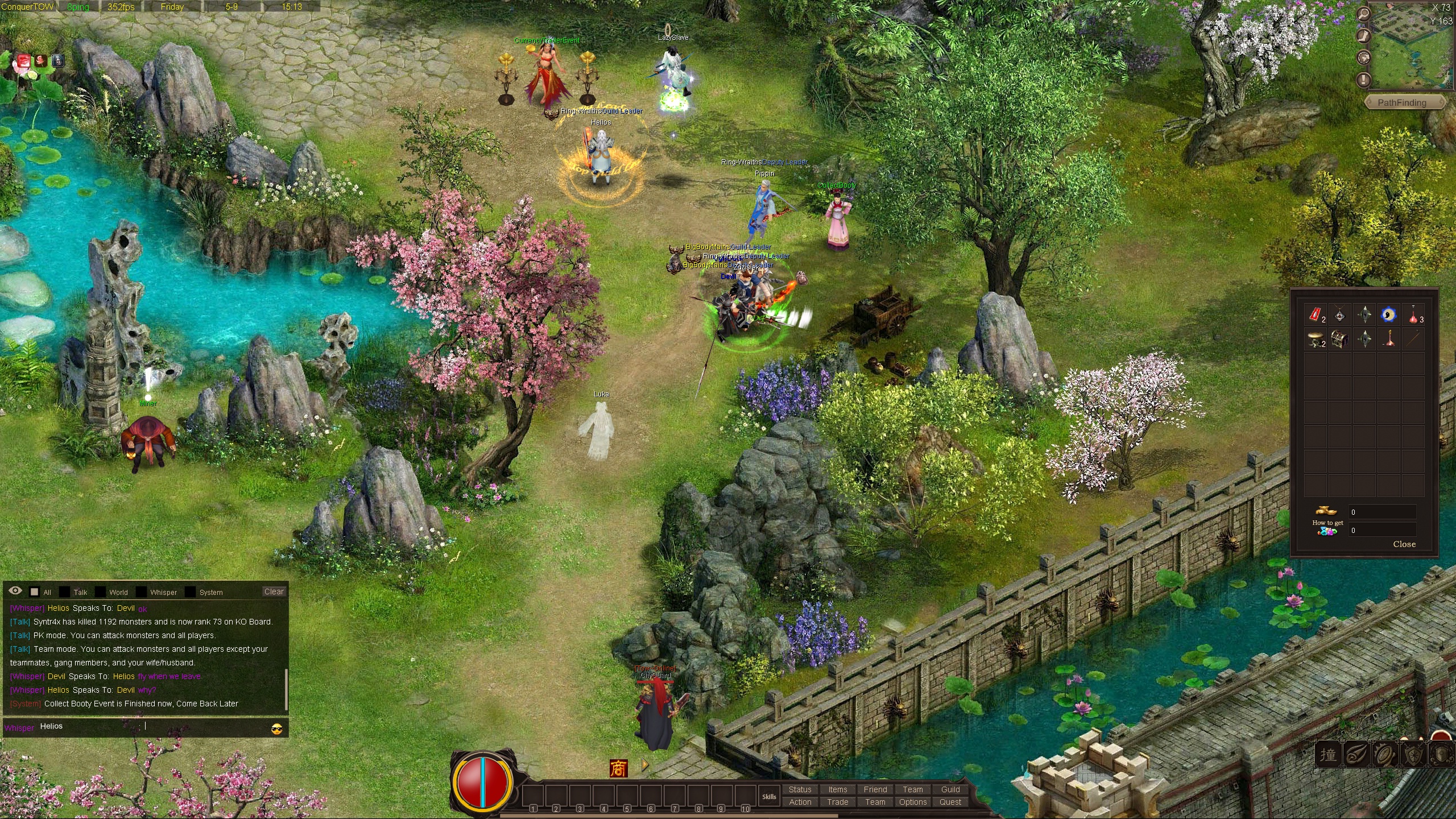Open the Quest log
The width and height of the screenshot is (1456, 819).
click(x=950, y=802)
